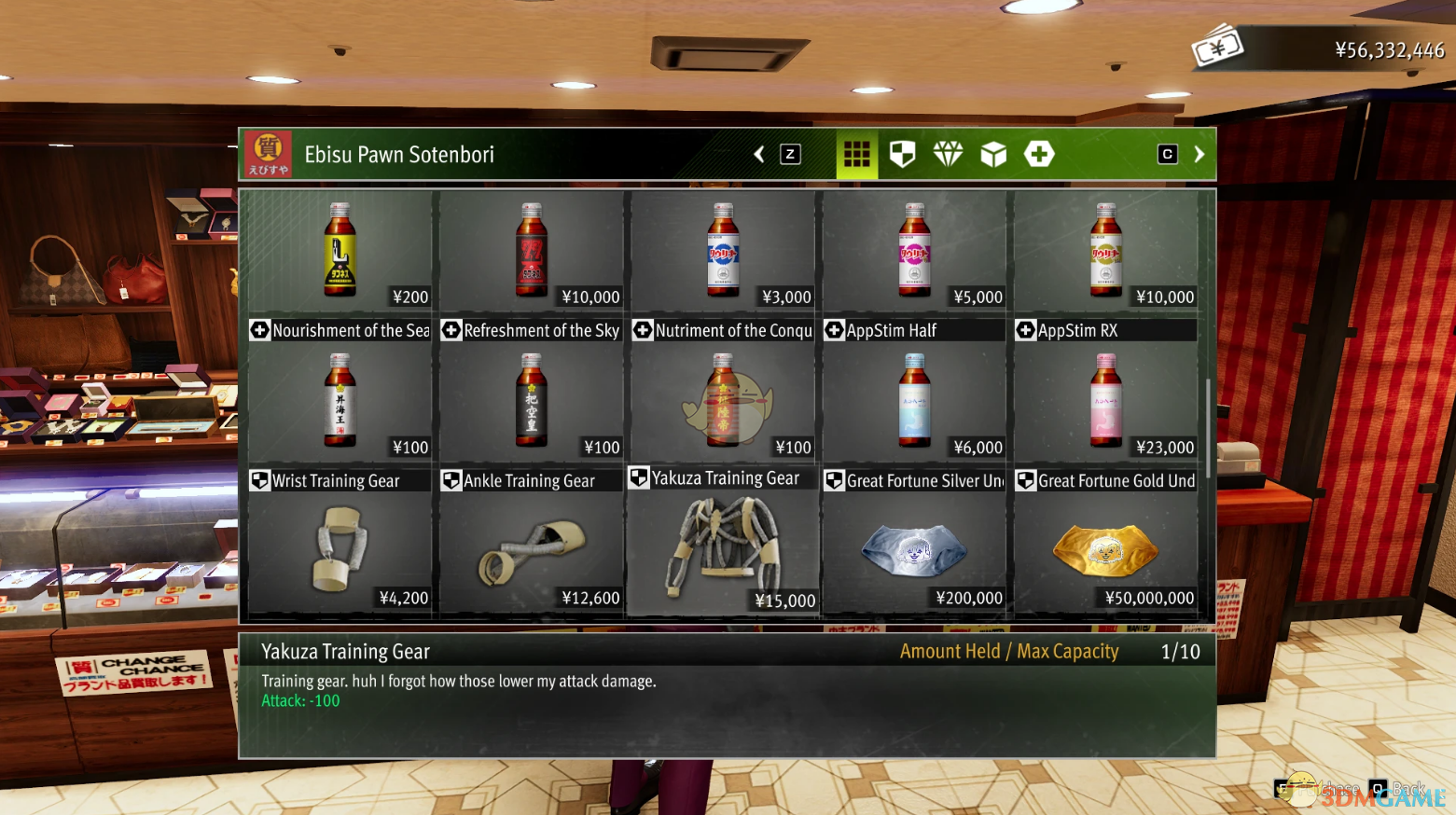Switch to the next shop category tab
The image size is (1456, 815).
(x=1199, y=154)
